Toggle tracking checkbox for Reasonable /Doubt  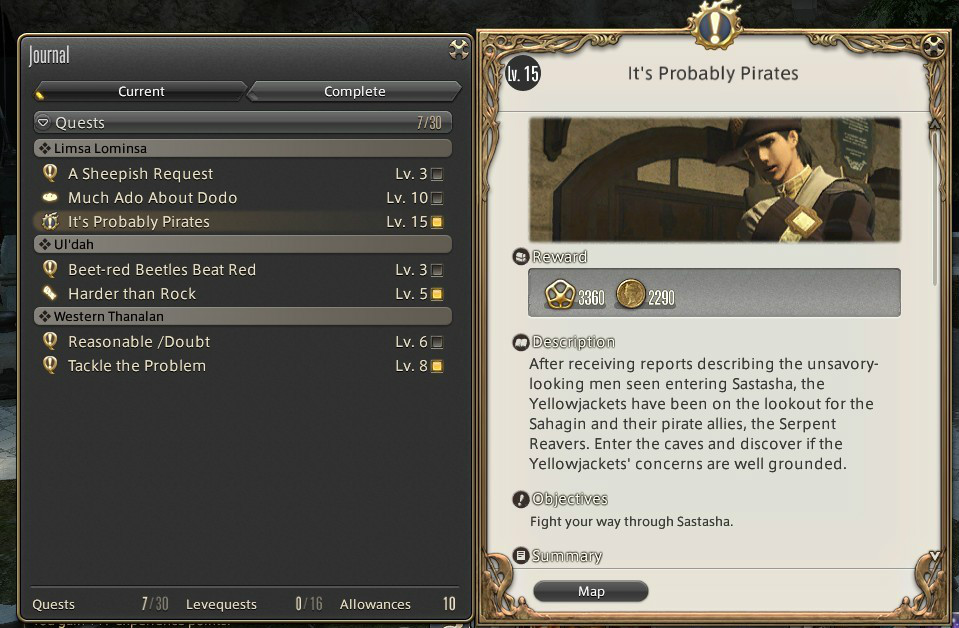point(437,342)
